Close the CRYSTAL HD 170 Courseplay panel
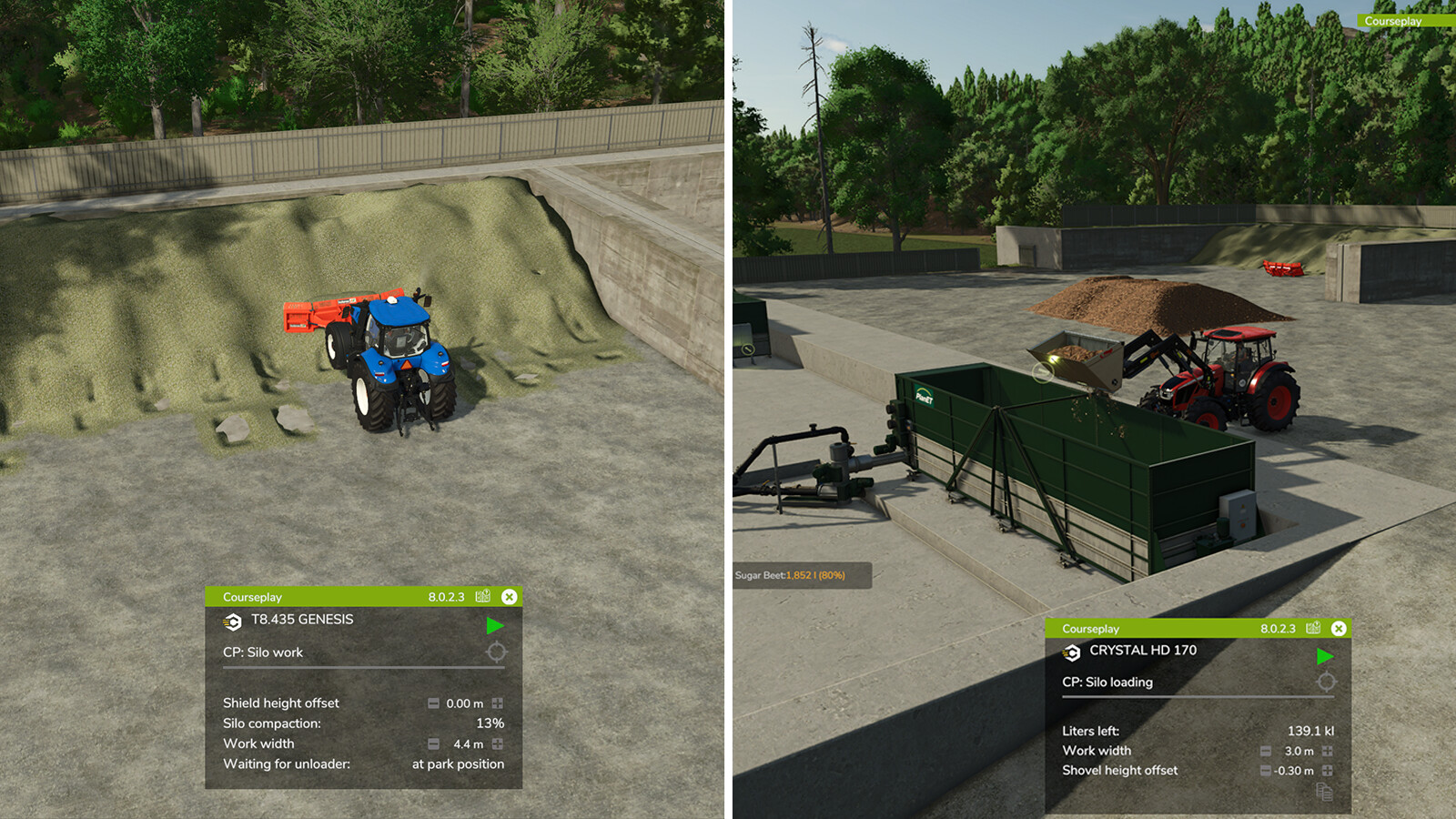 (x=1337, y=628)
